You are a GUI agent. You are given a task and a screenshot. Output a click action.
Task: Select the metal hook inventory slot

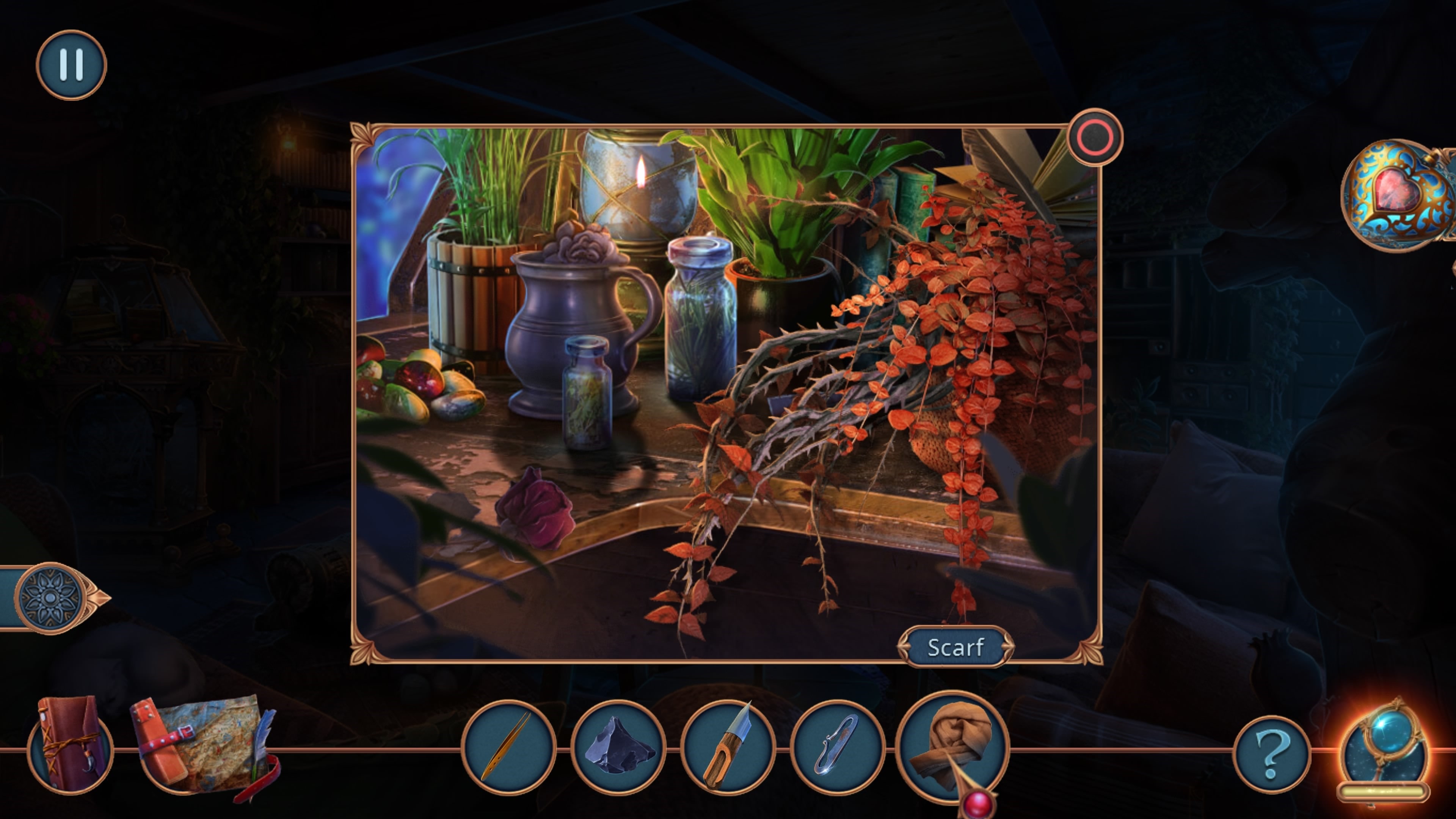[x=837, y=747]
